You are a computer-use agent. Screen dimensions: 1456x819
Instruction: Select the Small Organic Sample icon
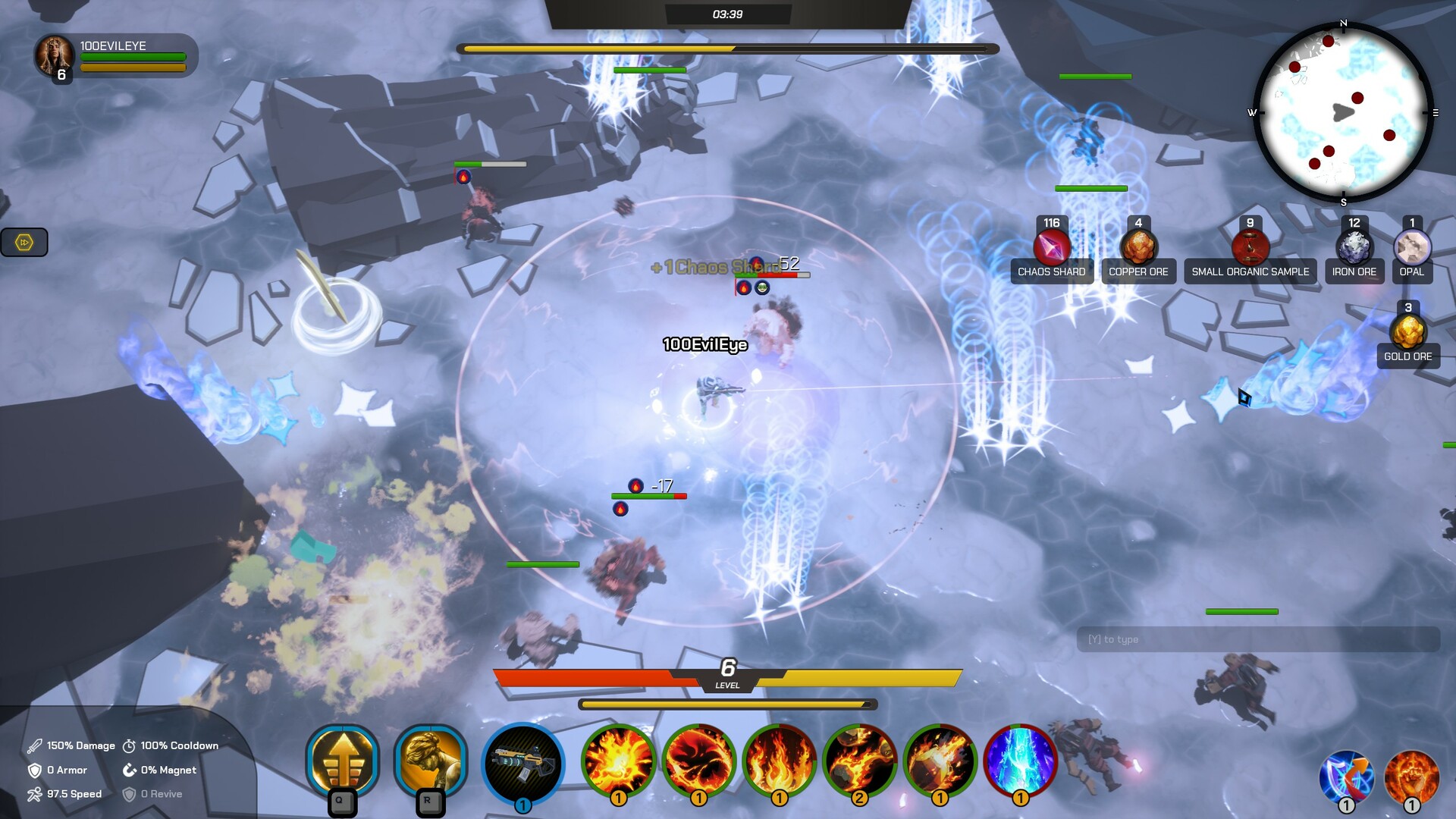click(x=1250, y=248)
